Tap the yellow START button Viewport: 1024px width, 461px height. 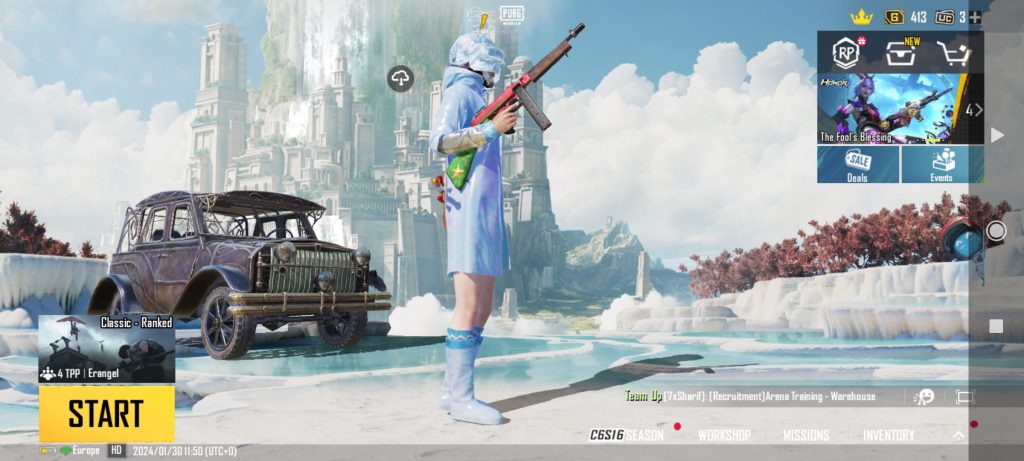tap(106, 413)
